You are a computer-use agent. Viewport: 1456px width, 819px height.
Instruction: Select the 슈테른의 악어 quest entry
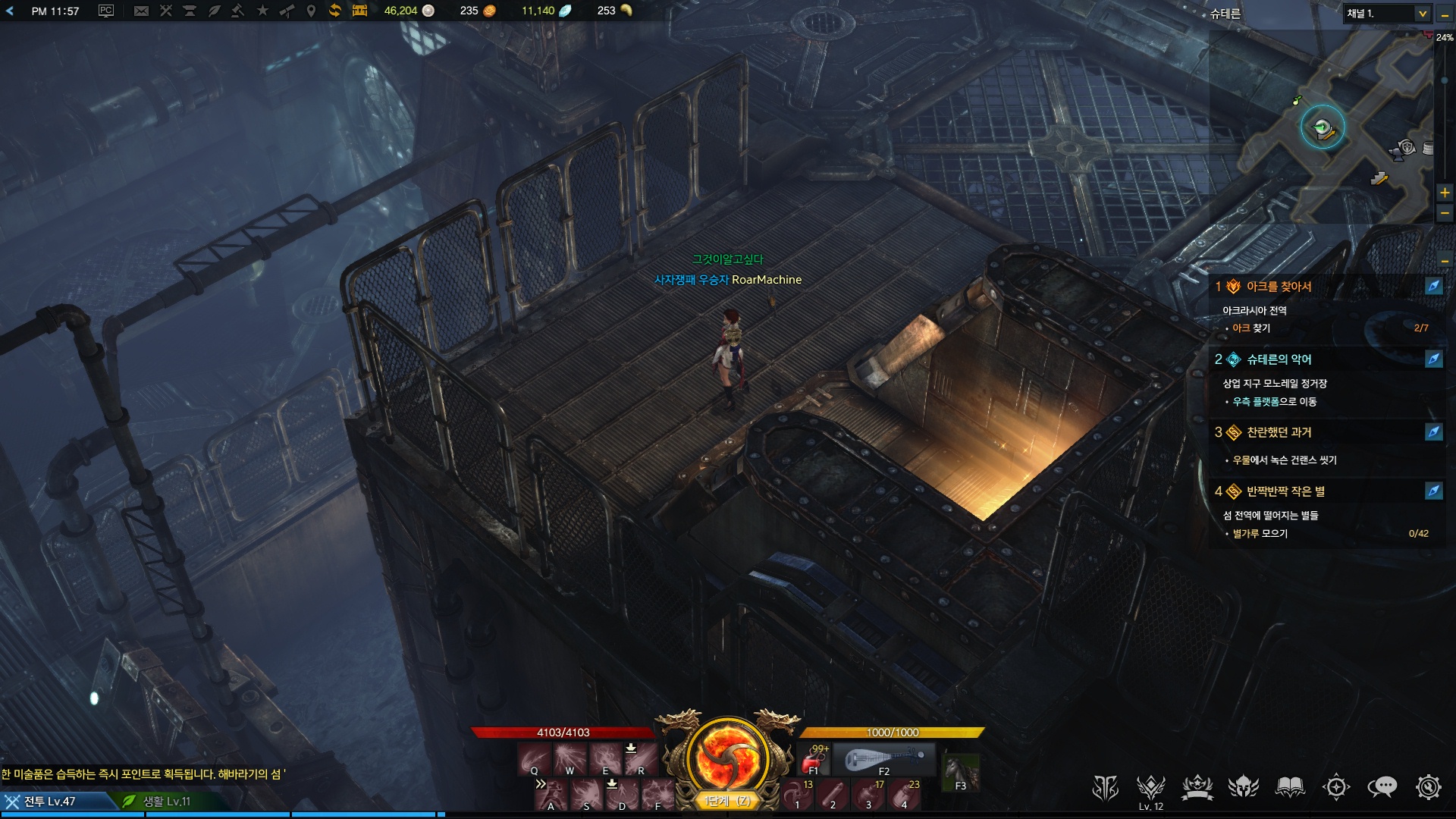coord(1279,359)
